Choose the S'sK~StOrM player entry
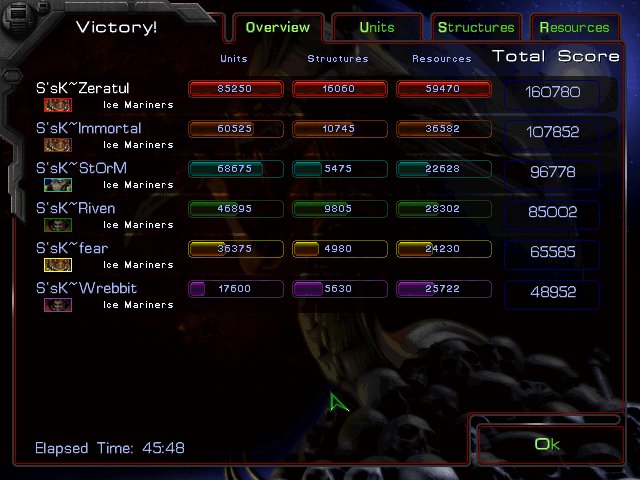640x480 pixels. [82, 169]
